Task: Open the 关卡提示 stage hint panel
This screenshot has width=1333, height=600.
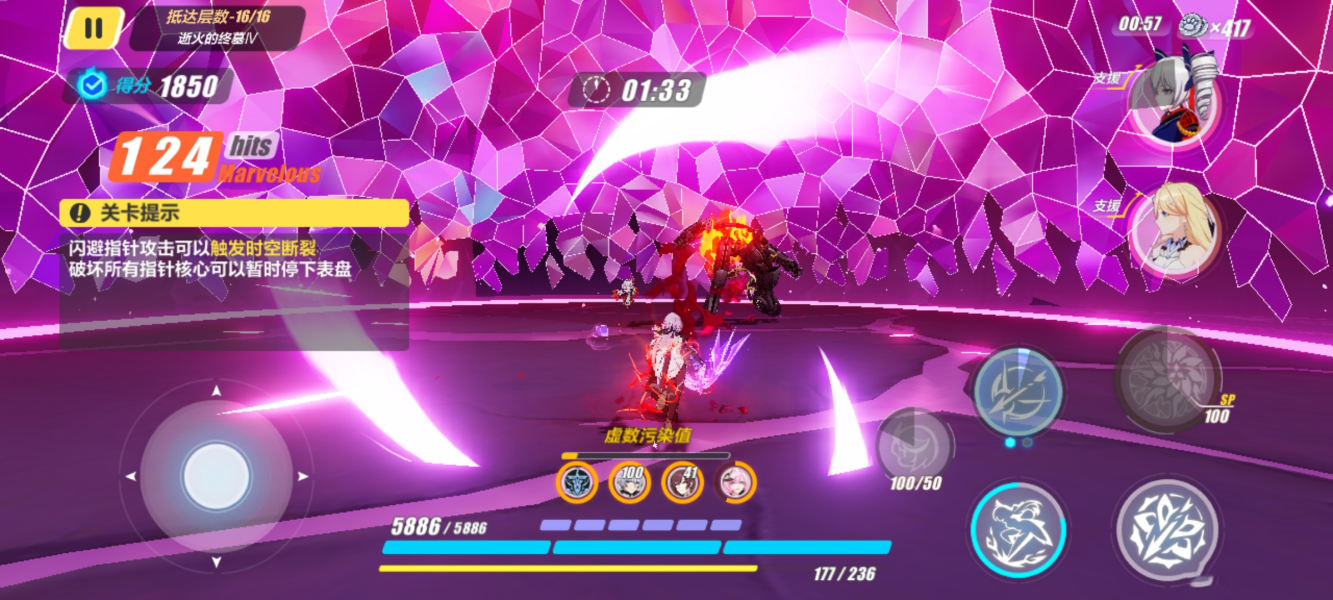Action: click(234, 212)
